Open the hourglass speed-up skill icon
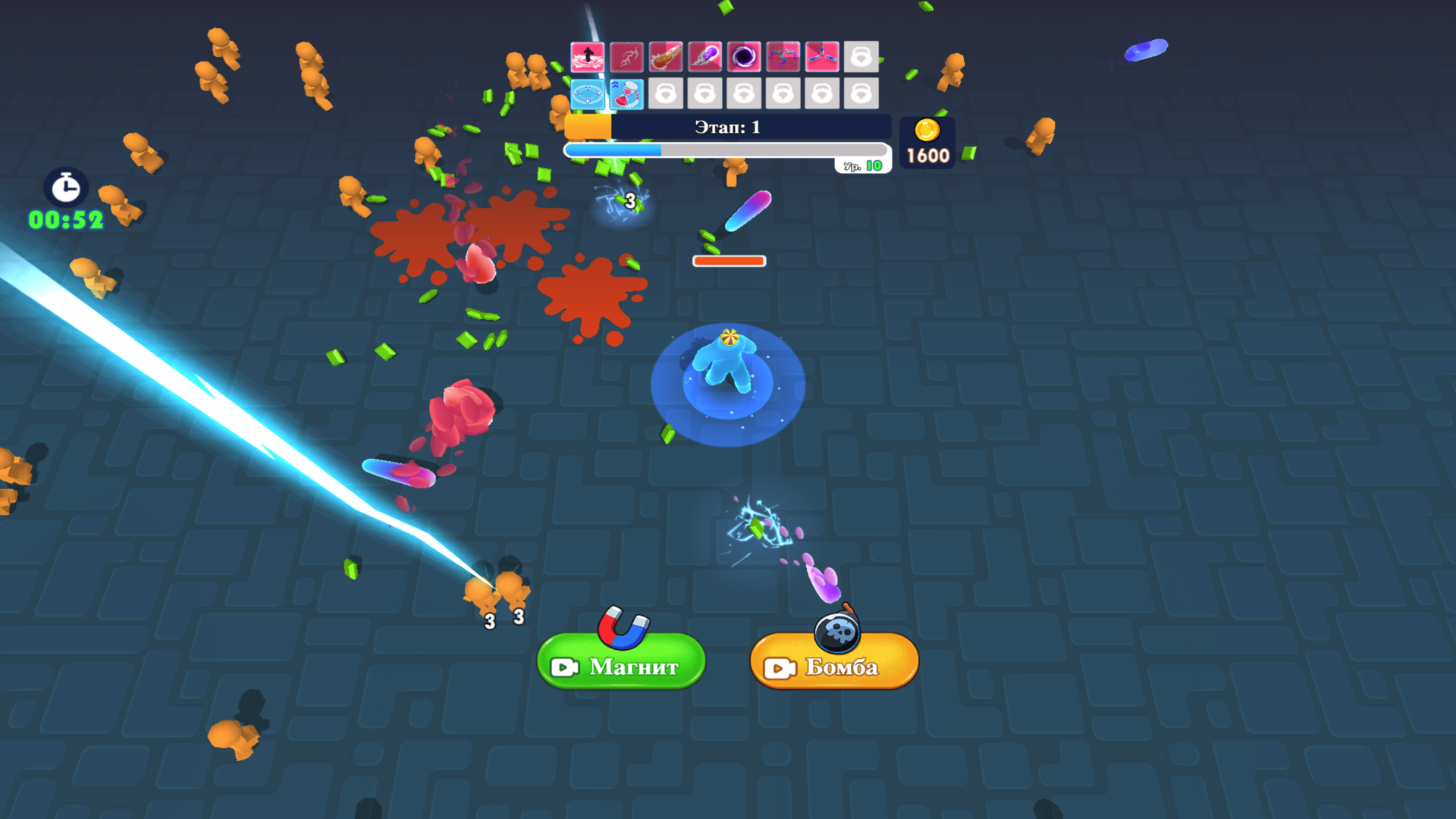1456x819 pixels. [x=626, y=93]
